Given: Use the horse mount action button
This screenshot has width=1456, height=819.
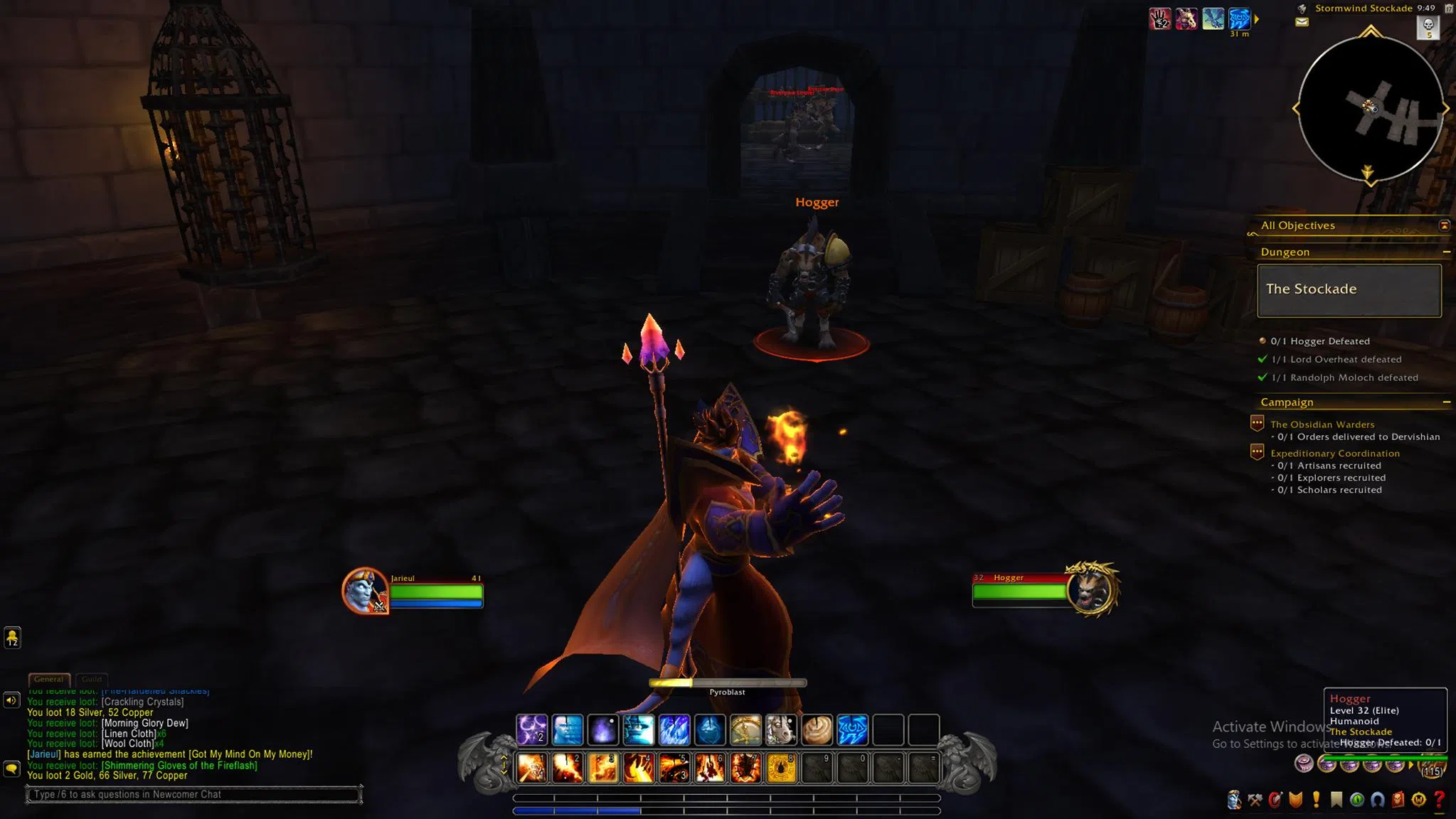Looking at the screenshot, I should [x=781, y=729].
